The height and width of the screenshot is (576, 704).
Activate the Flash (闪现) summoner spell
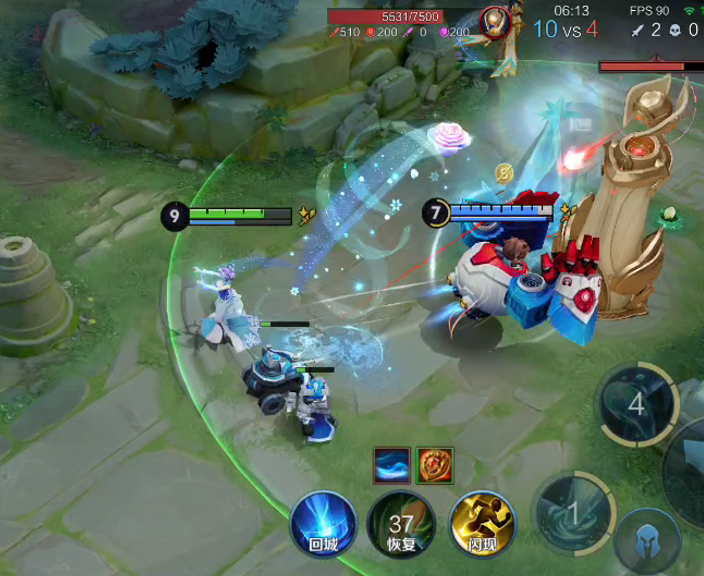[x=481, y=523]
